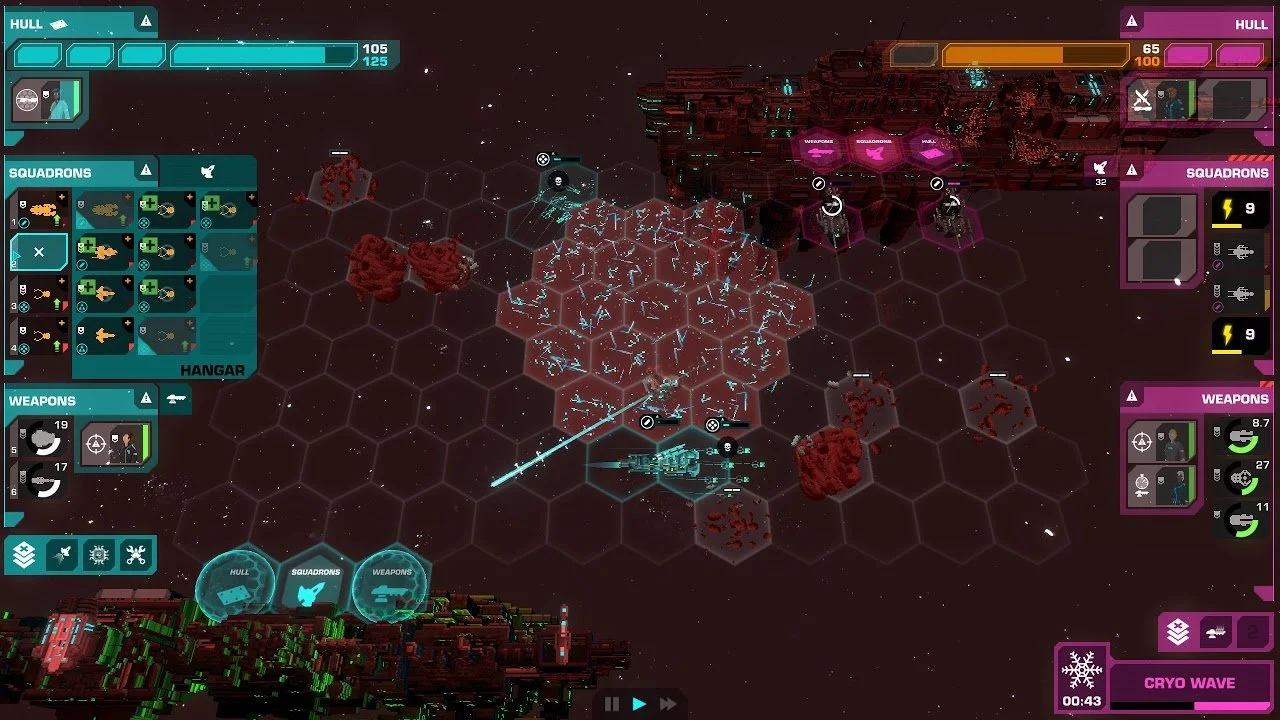Viewport: 1280px width, 720px height.
Task: Resume battle with the play button
Action: point(640,704)
